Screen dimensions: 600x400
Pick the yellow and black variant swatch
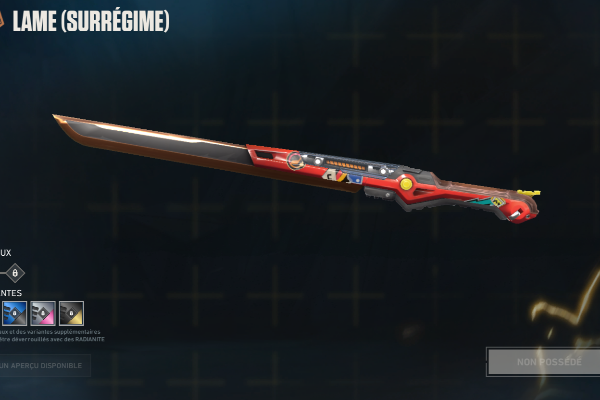coord(71,314)
